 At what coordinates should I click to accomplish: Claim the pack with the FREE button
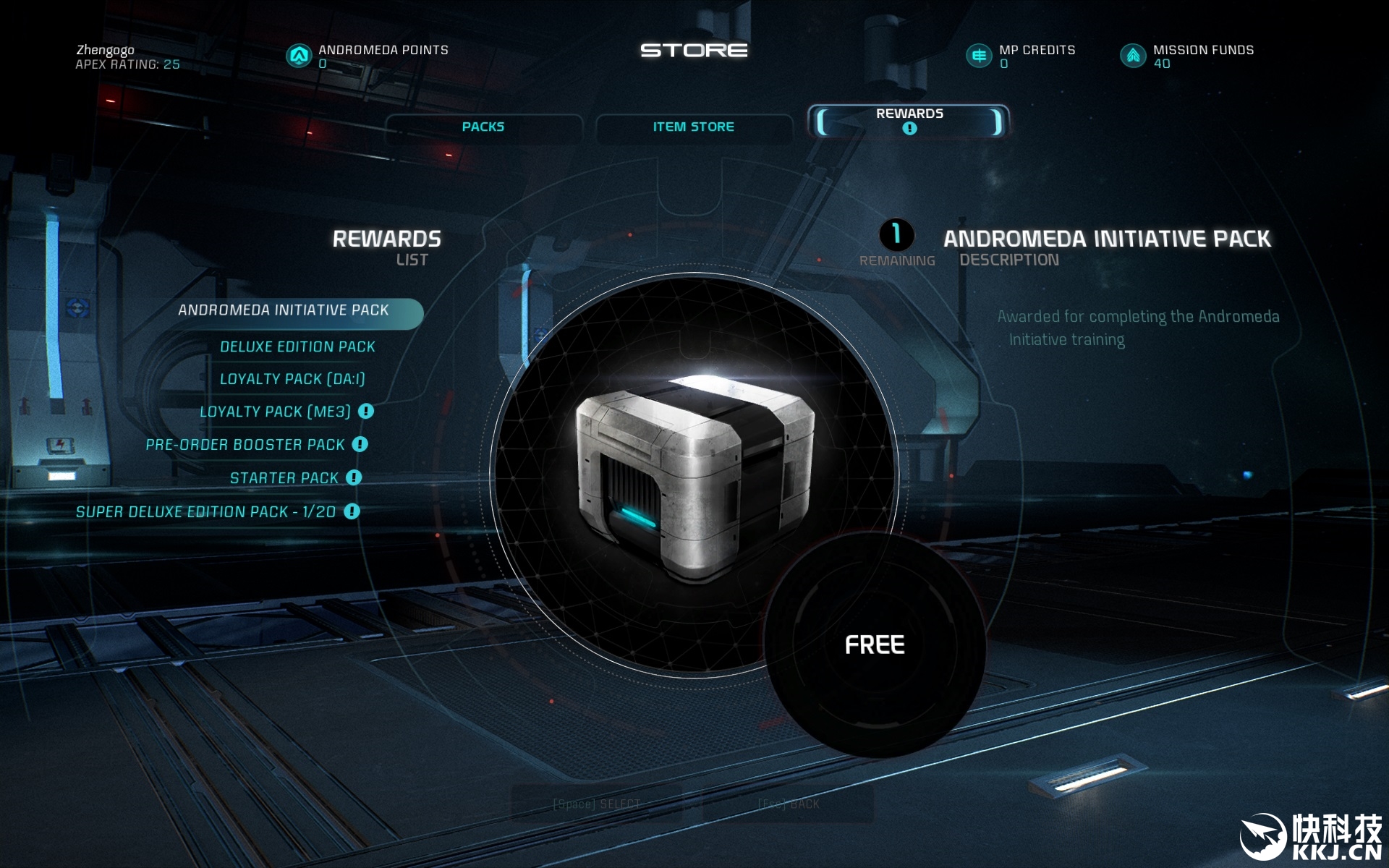pyautogui.click(x=875, y=644)
